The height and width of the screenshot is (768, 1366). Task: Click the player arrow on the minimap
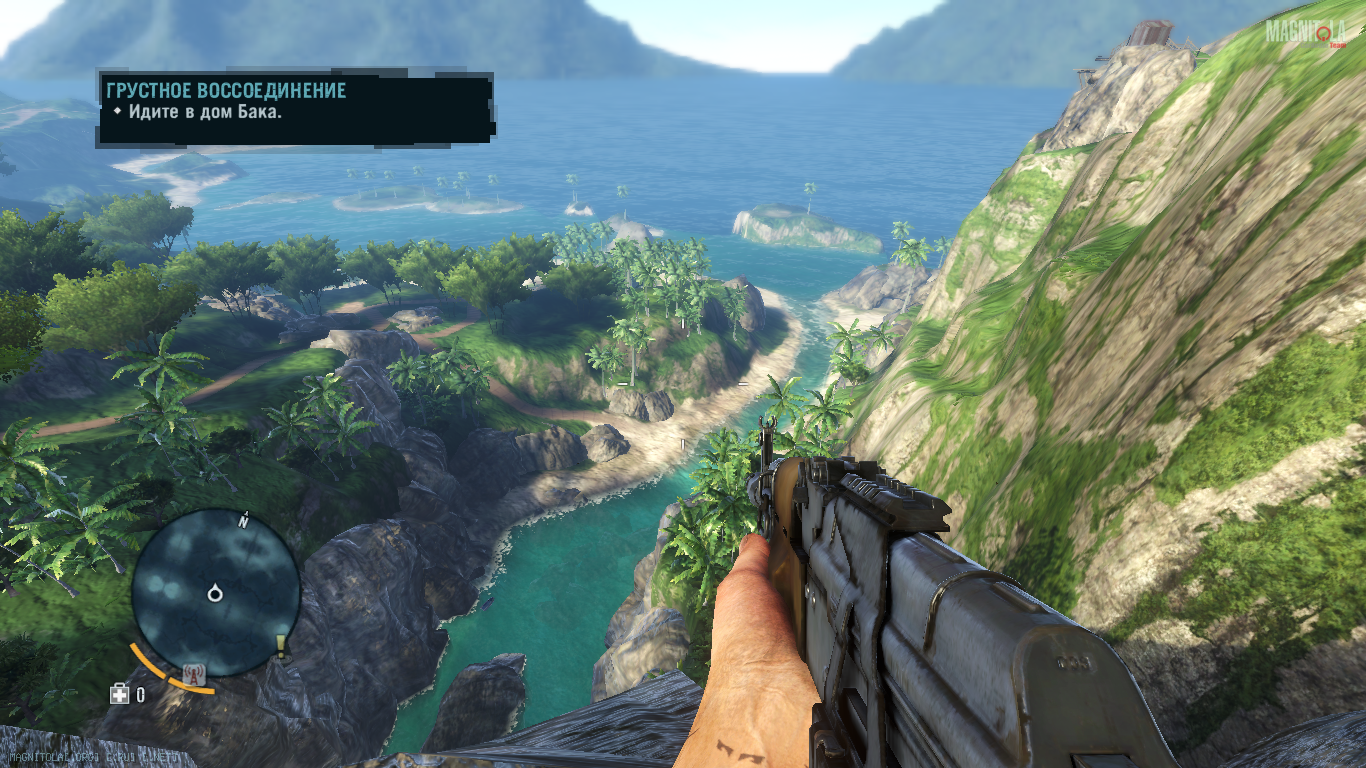click(x=214, y=594)
